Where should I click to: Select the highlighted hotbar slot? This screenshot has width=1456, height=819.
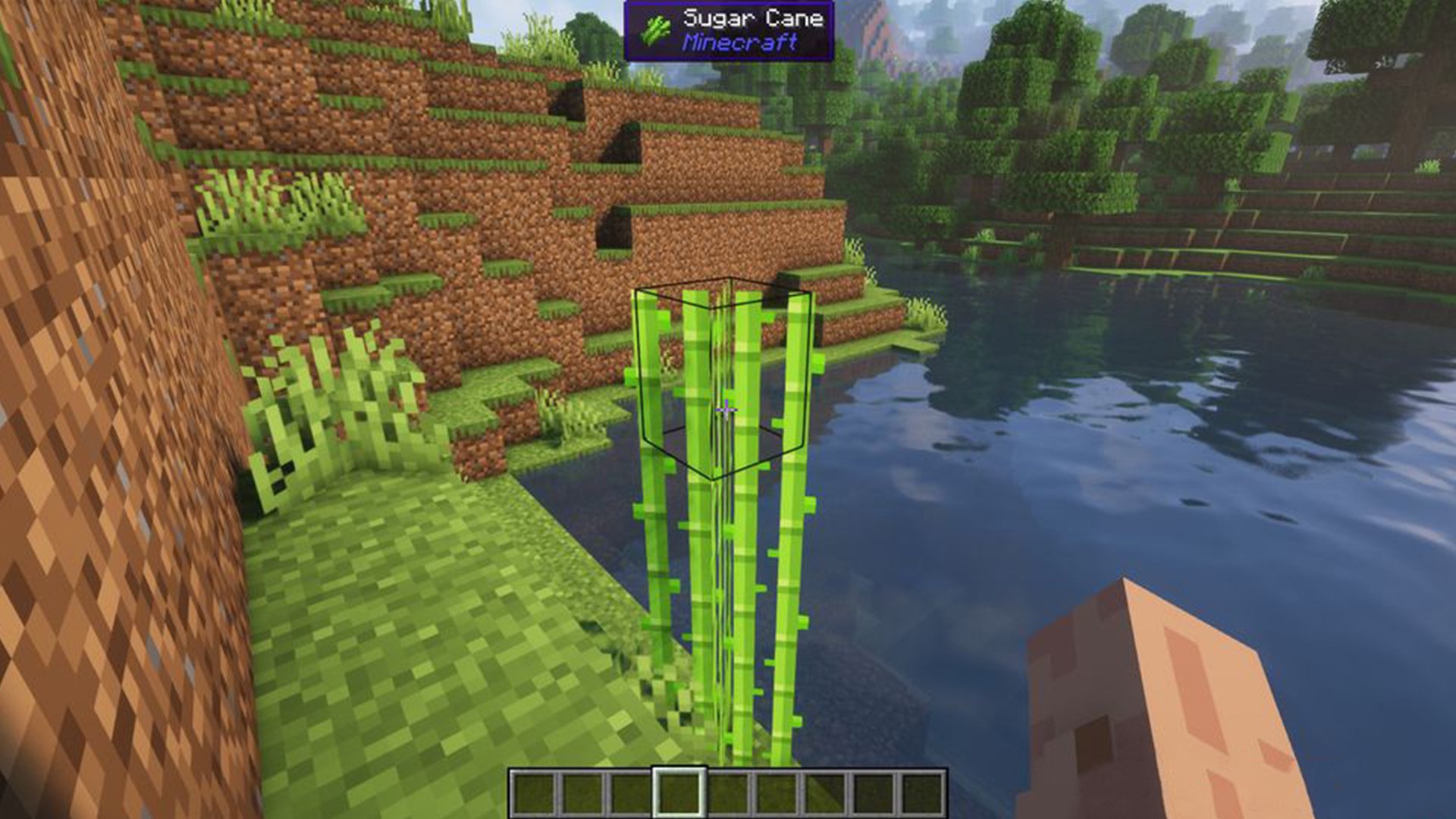coord(679,793)
